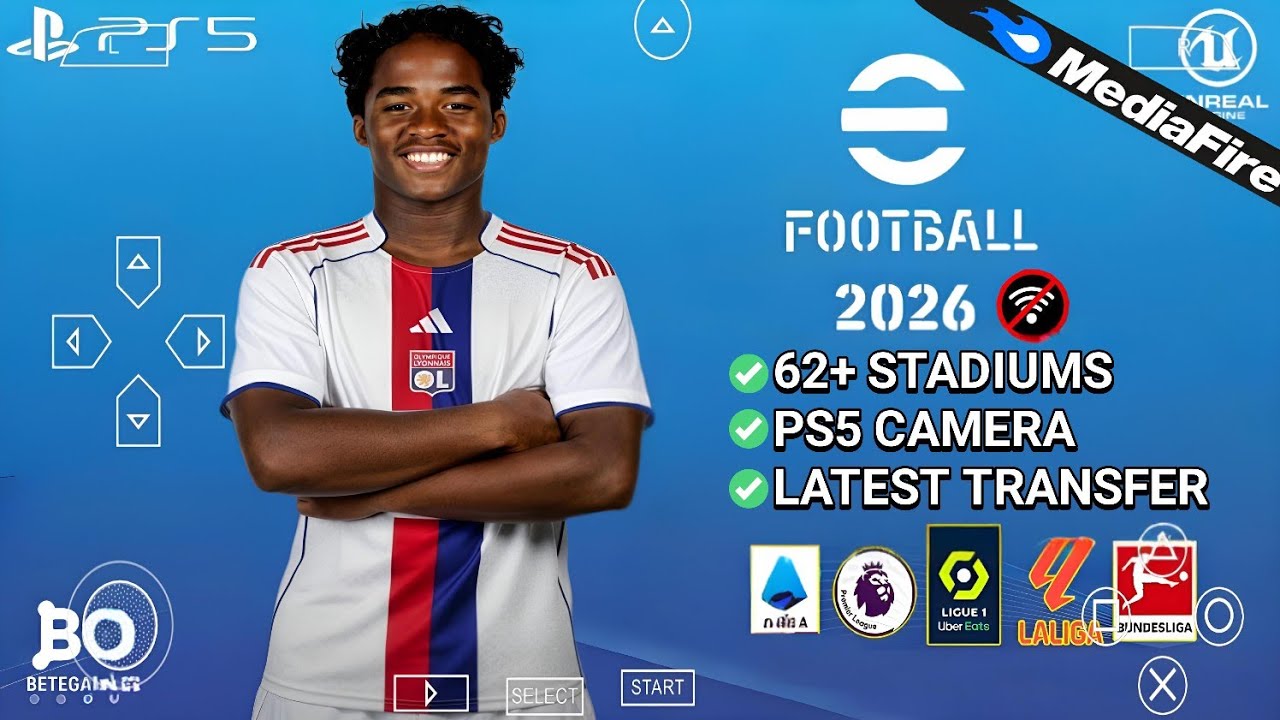Open the emulator menu via top arrow
The image size is (1280, 720).
click(x=662, y=27)
